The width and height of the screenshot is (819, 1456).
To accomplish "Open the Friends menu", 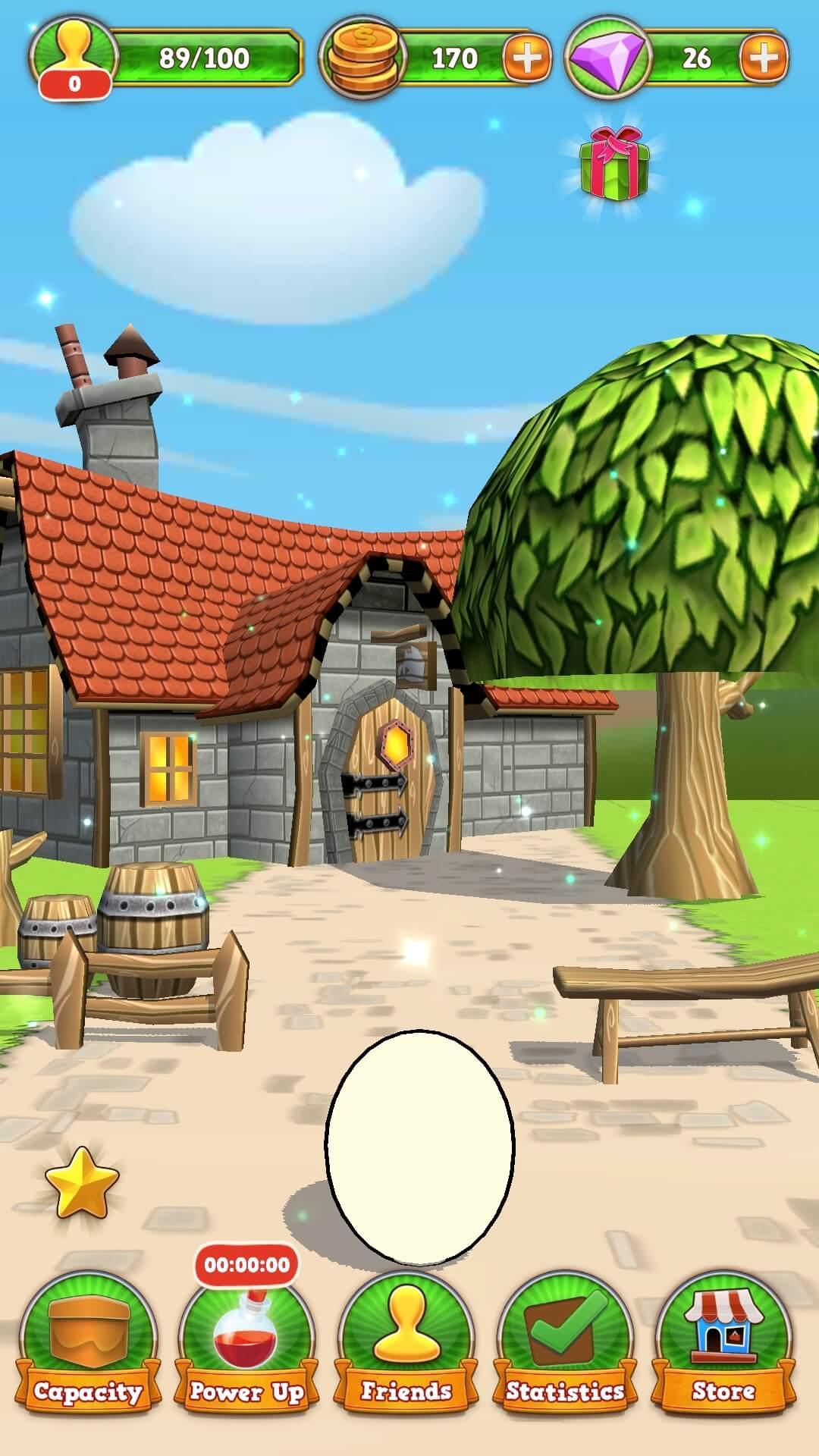I will pos(406,1344).
